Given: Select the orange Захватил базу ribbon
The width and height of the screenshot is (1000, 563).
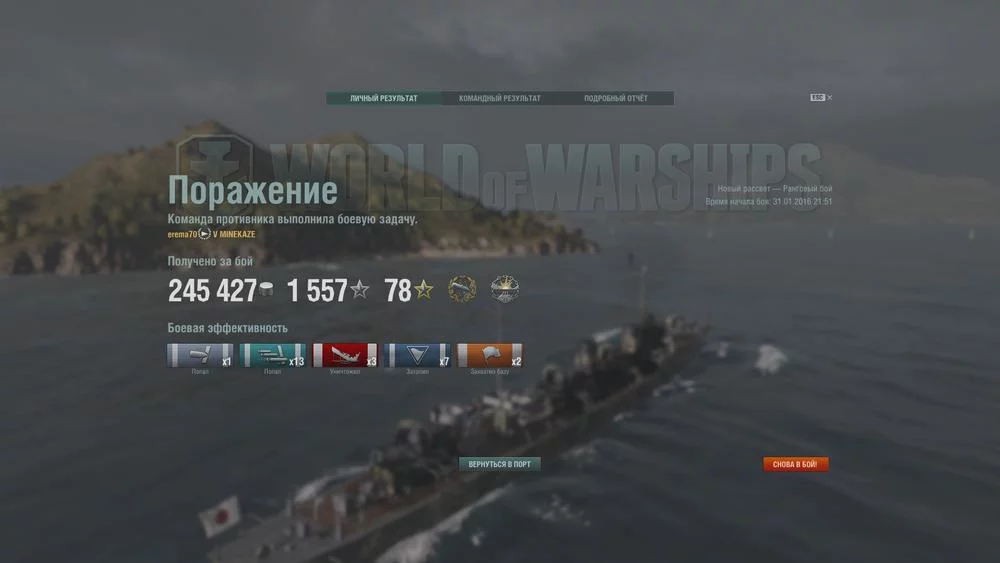Looking at the screenshot, I should (x=490, y=356).
